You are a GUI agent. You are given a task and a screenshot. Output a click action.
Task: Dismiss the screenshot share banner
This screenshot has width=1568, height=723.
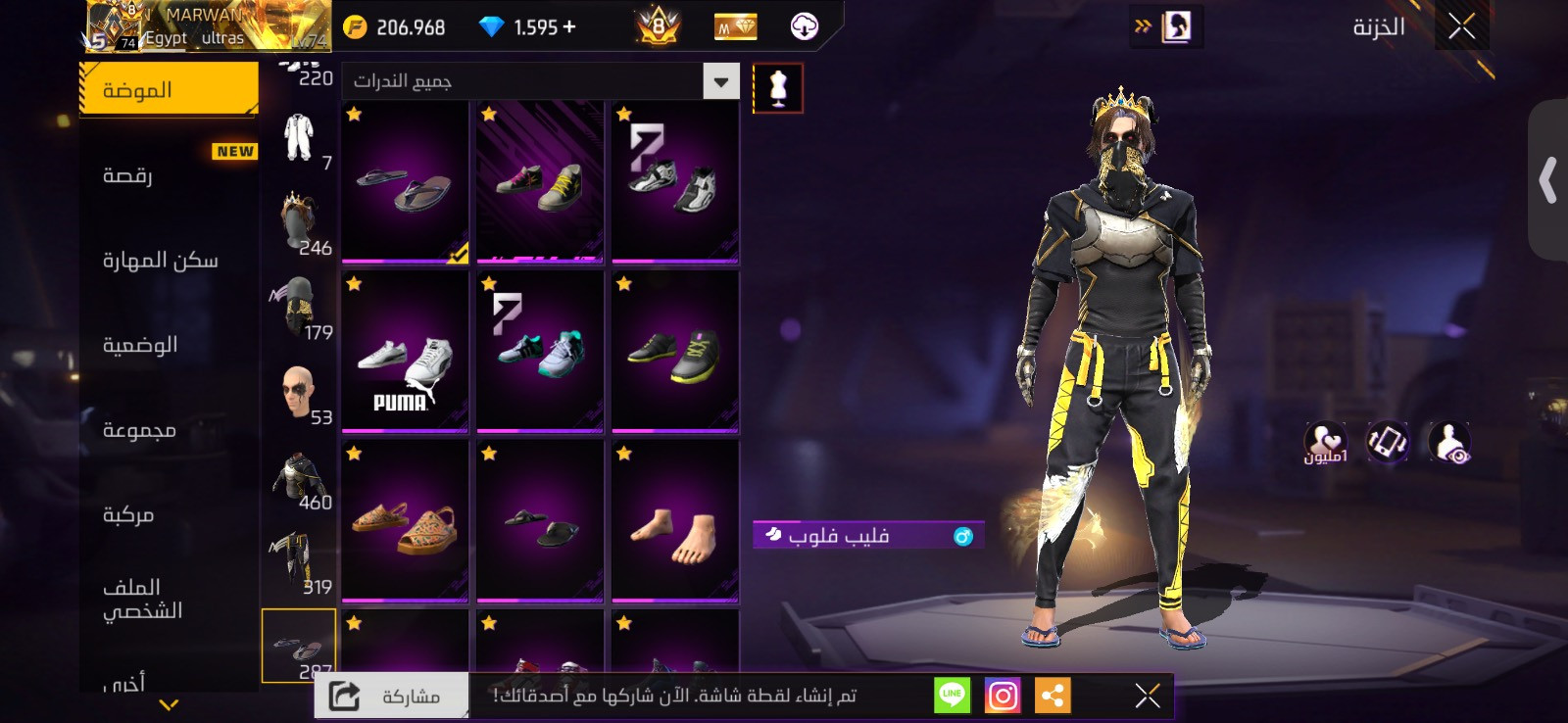click(x=1148, y=696)
